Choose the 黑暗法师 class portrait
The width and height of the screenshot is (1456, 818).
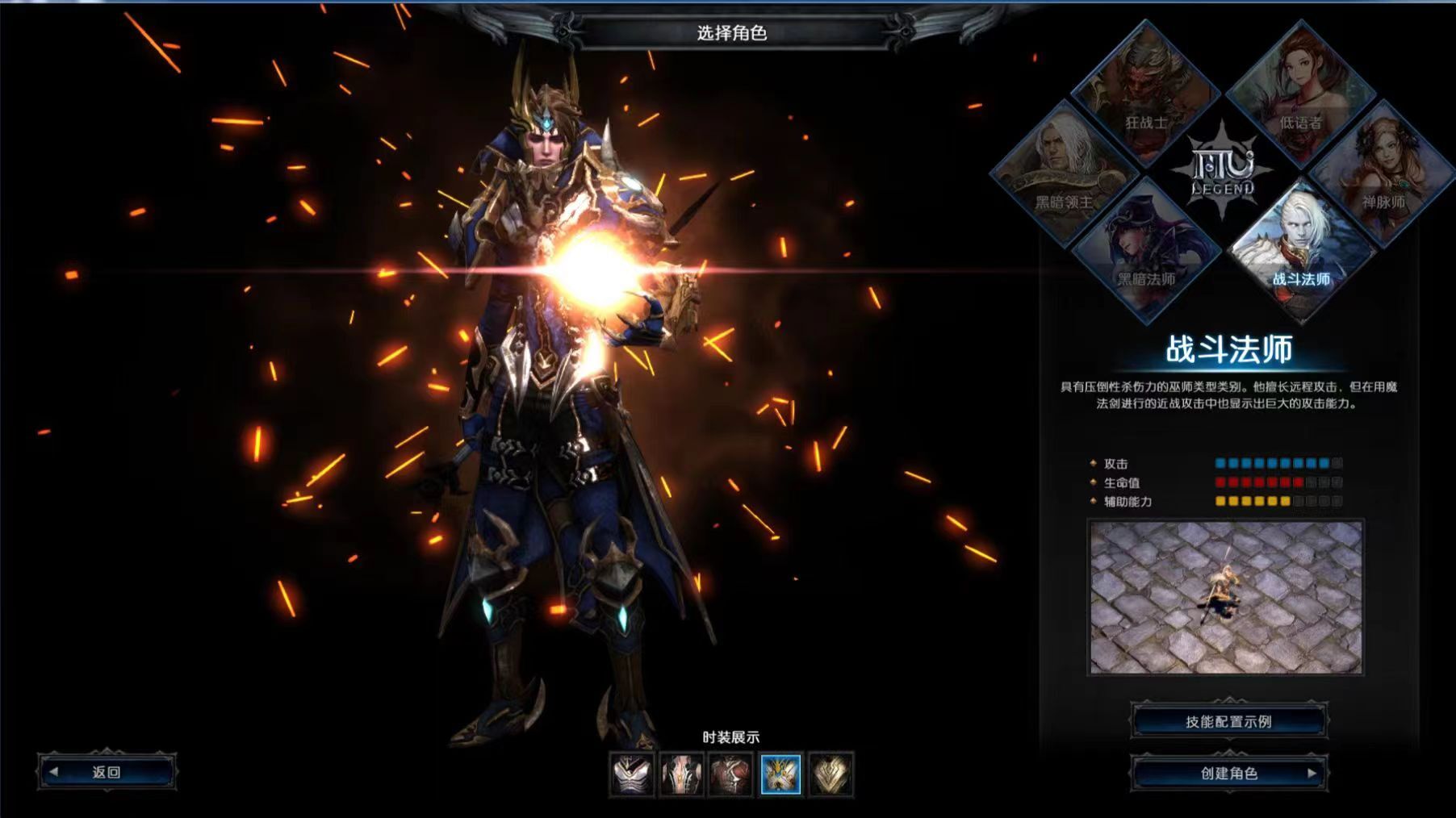pyautogui.click(x=1145, y=250)
